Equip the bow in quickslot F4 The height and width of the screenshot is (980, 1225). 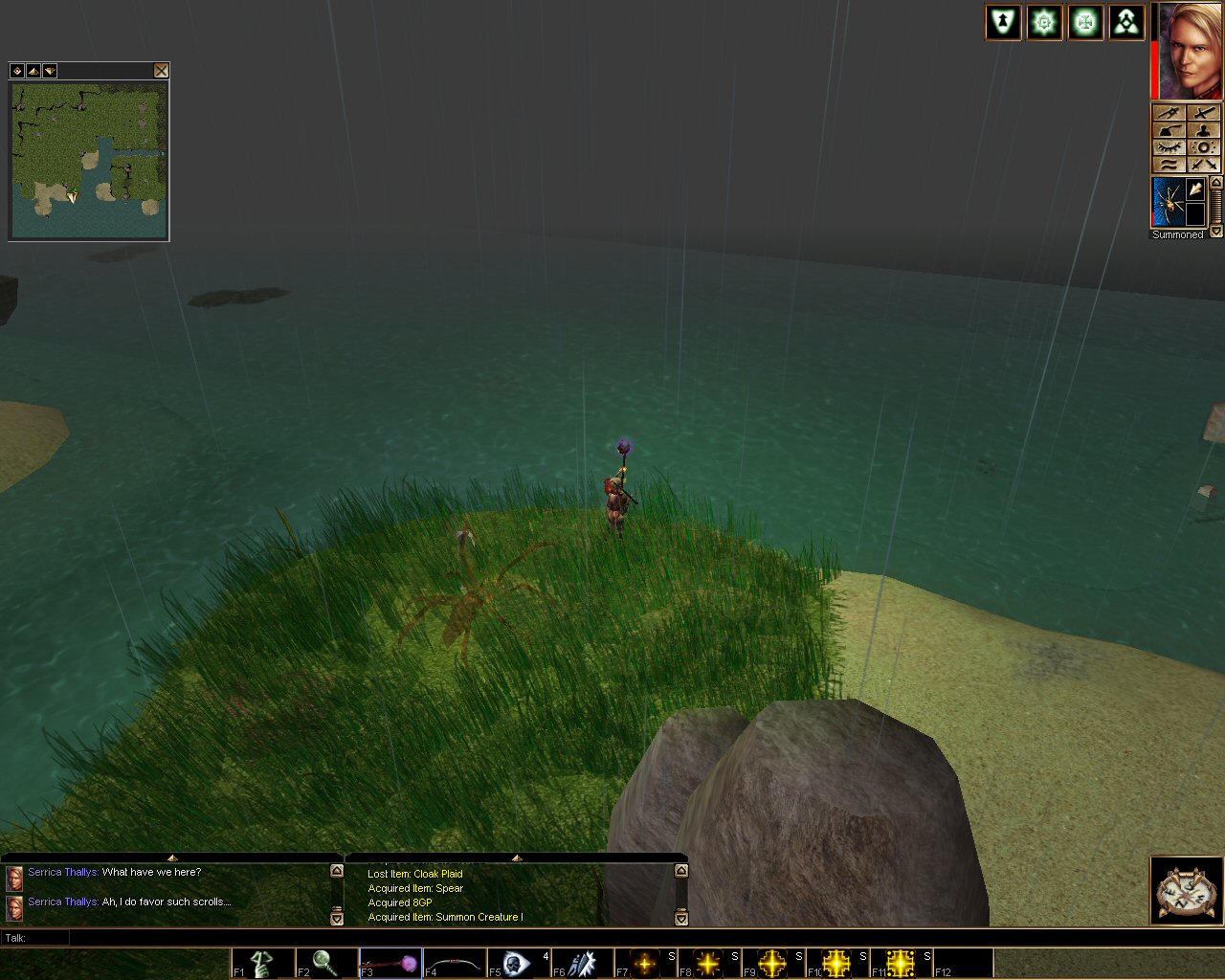(454, 963)
